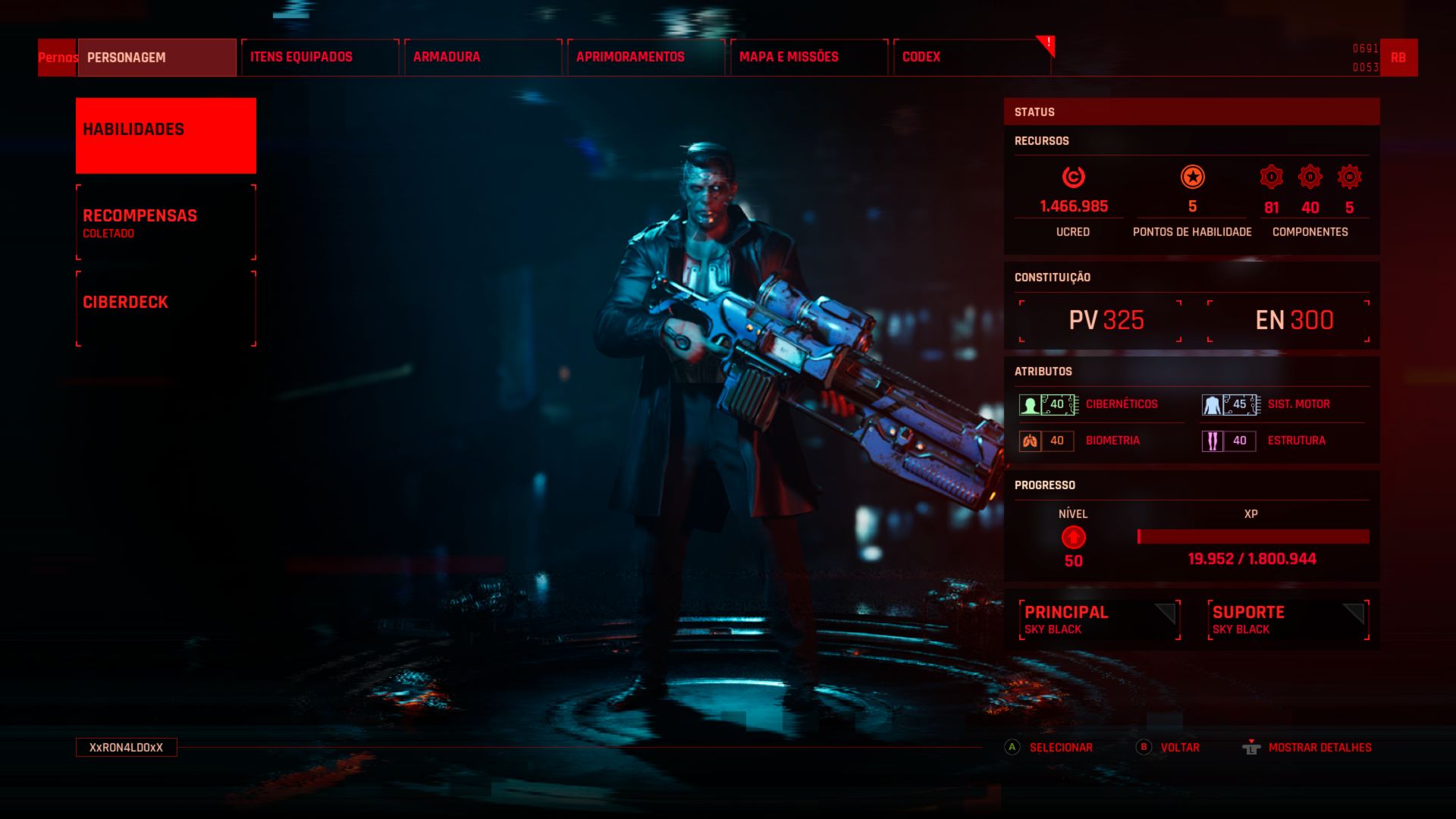Open the Mapa e Missões tab

coord(808,58)
